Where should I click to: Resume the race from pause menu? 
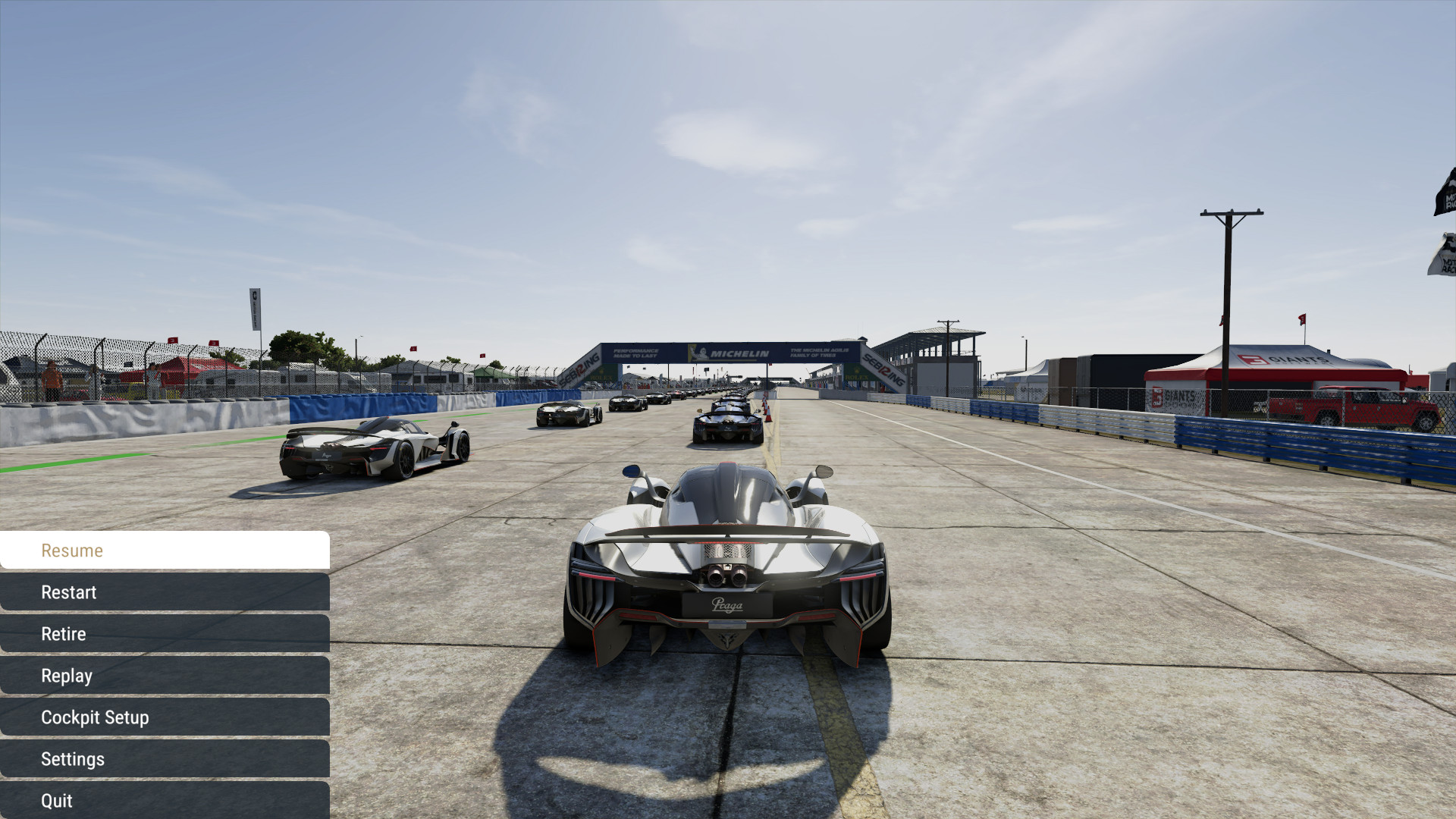pyautogui.click(x=165, y=551)
